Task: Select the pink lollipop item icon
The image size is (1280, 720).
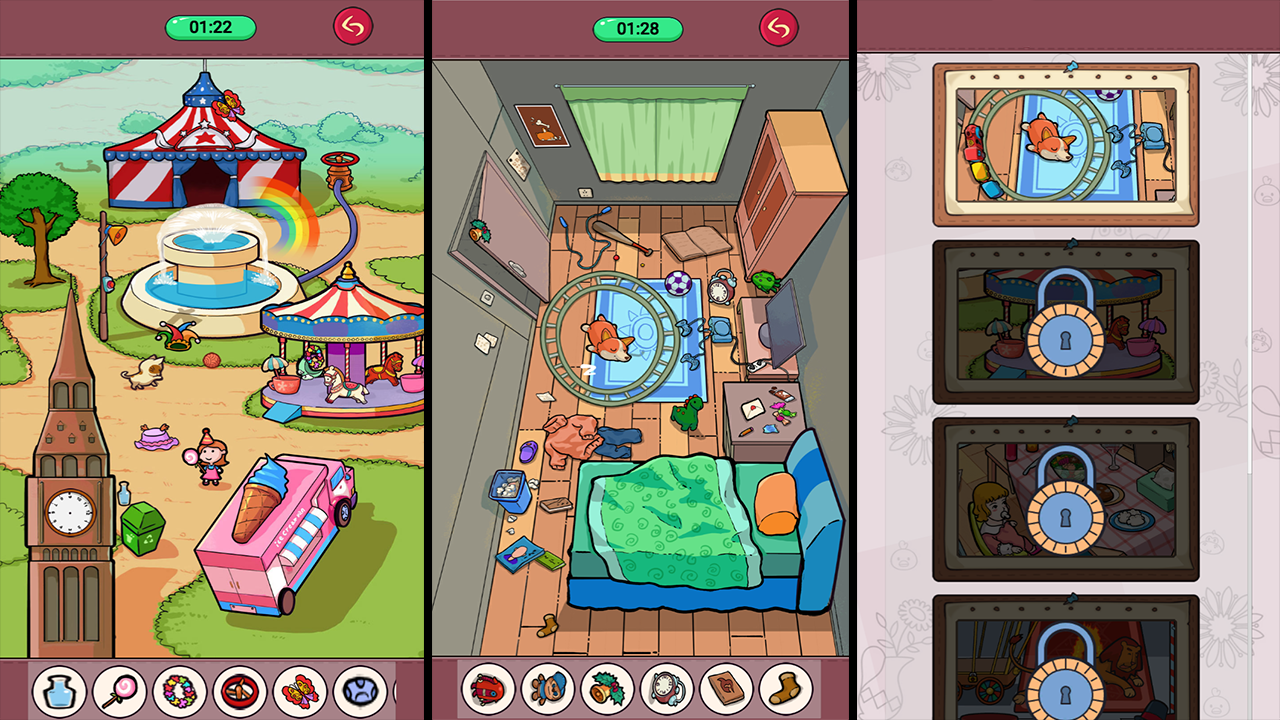Action: pyautogui.click(x=119, y=692)
